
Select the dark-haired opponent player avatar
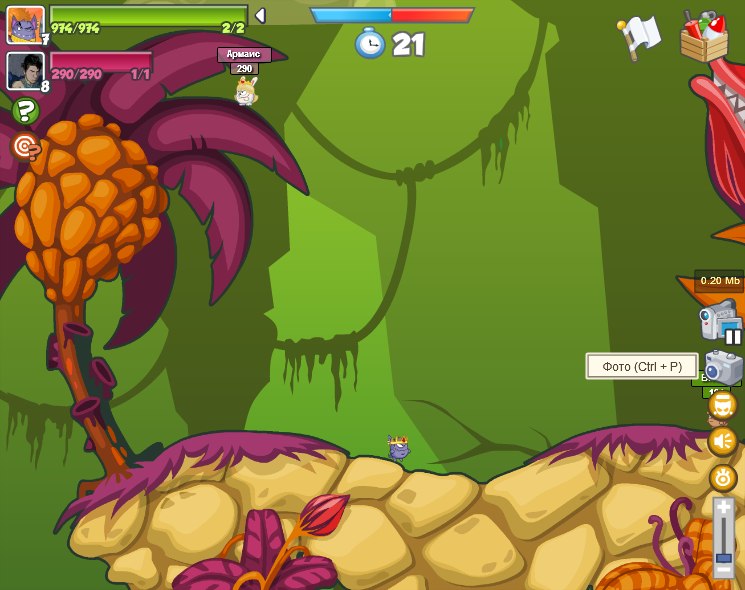click(25, 70)
